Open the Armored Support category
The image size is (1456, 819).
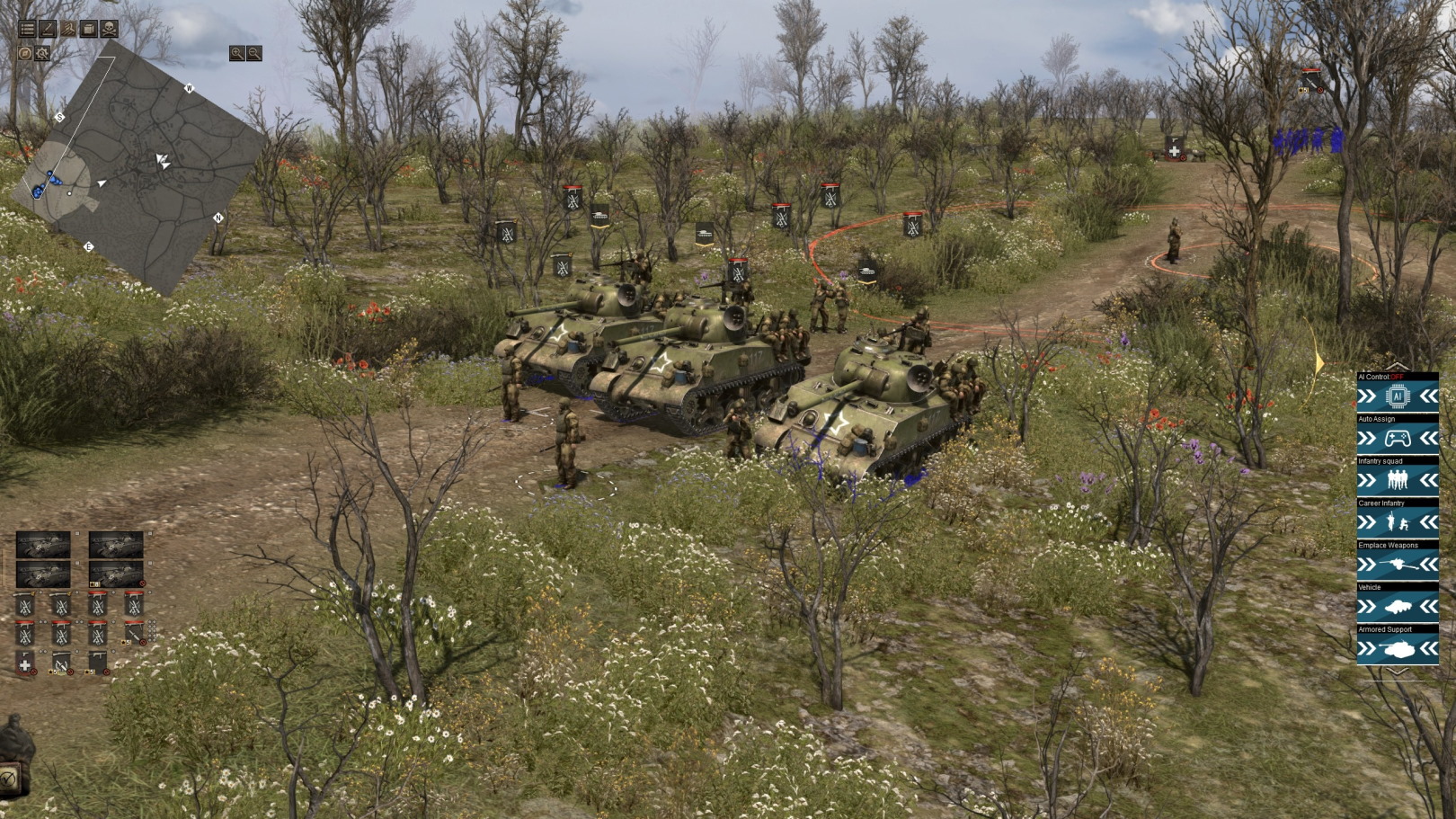(1397, 648)
